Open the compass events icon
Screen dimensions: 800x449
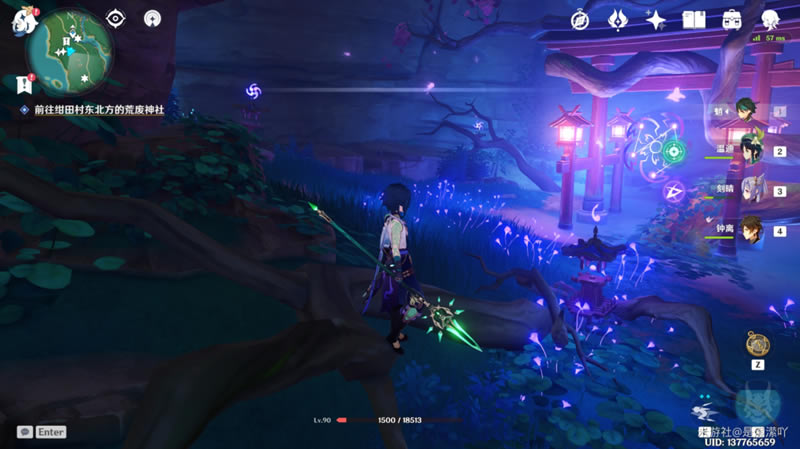(579, 19)
